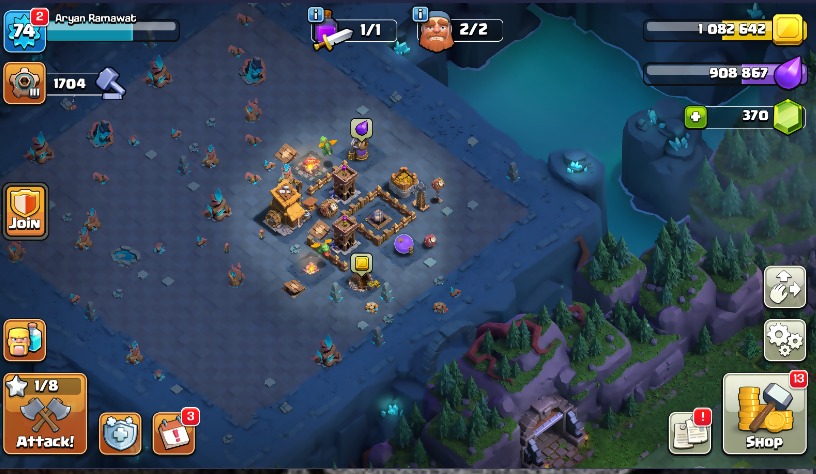Viewport: 816px width, 474px height.
Task: Show the sword troop info icon
Action: click(316, 14)
